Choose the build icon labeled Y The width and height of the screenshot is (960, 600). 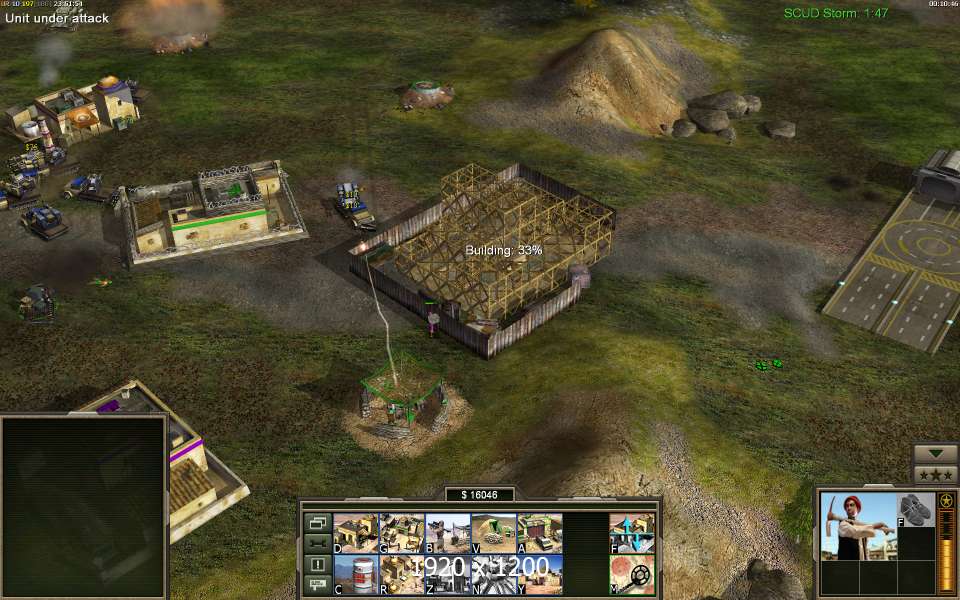coord(539,574)
